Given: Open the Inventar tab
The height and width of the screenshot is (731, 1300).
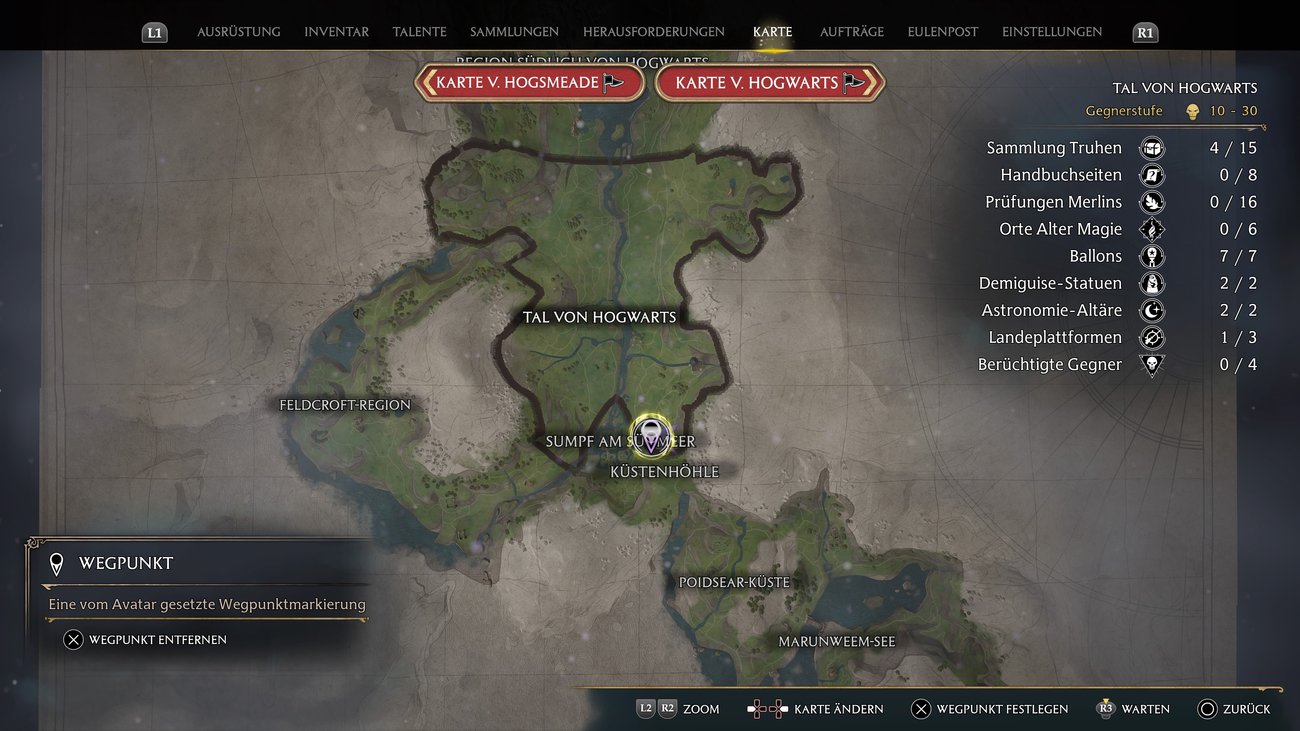Looking at the screenshot, I should click(336, 32).
